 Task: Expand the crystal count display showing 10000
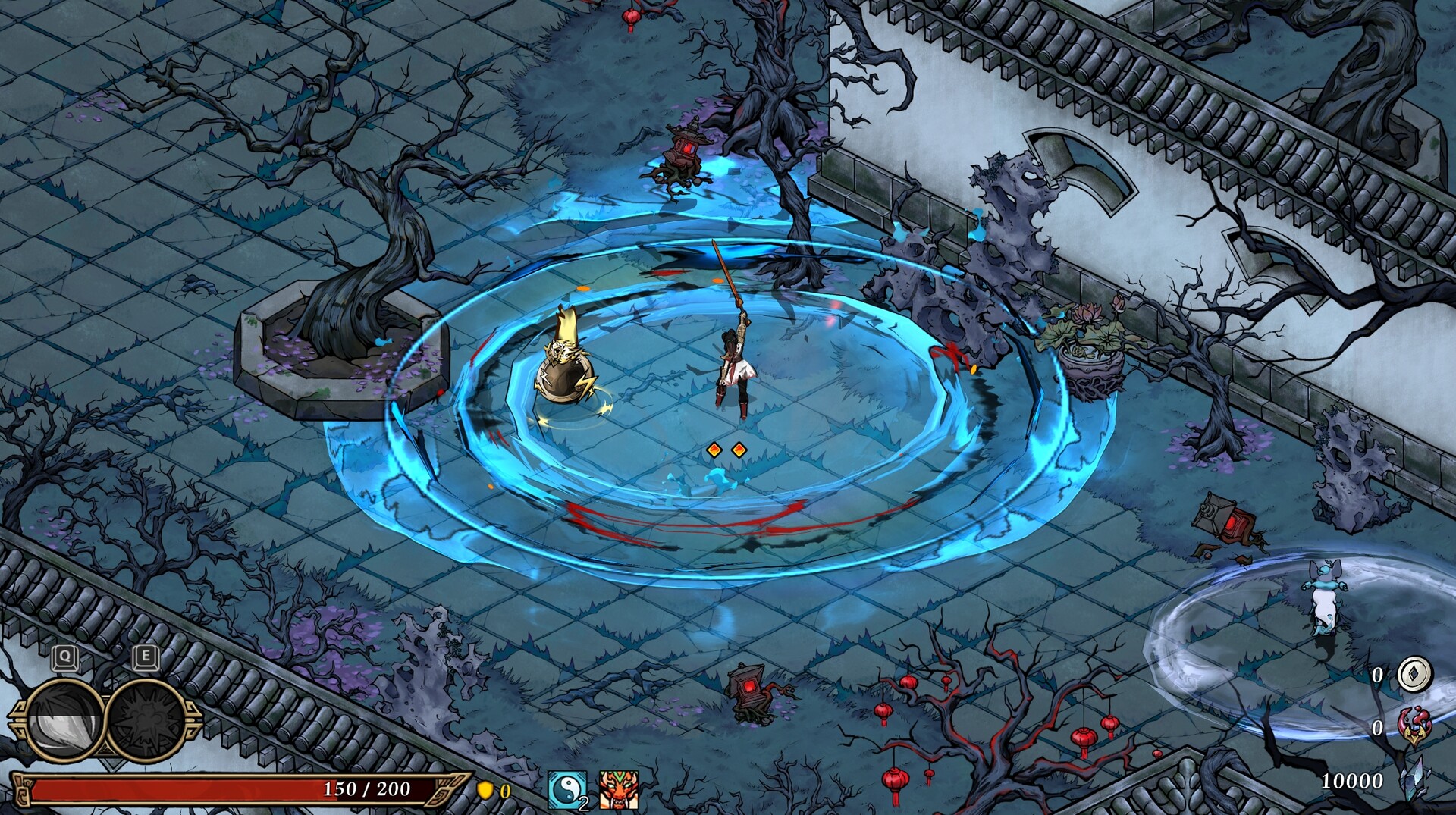pyautogui.click(x=1352, y=780)
